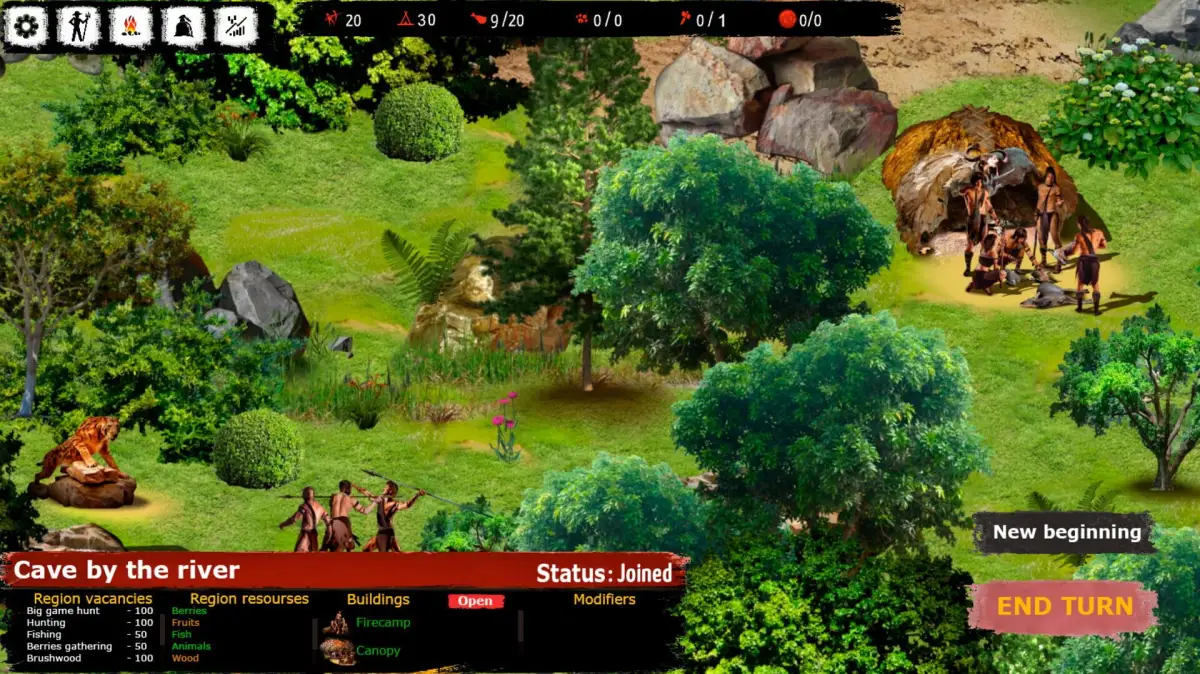Open the gear settings menu
This screenshot has width=1200, height=674.
(27, 27)
